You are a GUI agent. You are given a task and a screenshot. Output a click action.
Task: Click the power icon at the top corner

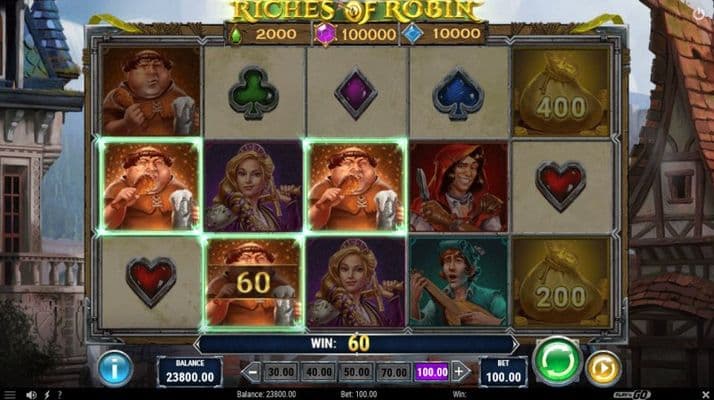point(697,16)
